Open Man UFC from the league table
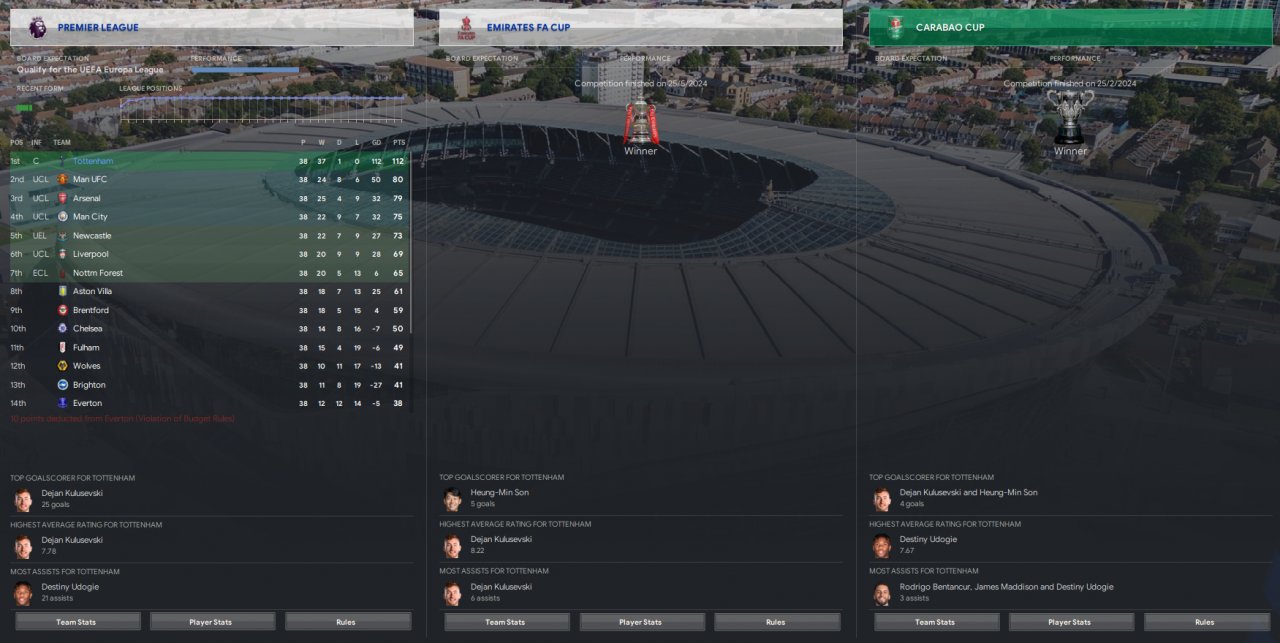The height and width of the screenshot is (643, 1280). click(x=90, y=180)
